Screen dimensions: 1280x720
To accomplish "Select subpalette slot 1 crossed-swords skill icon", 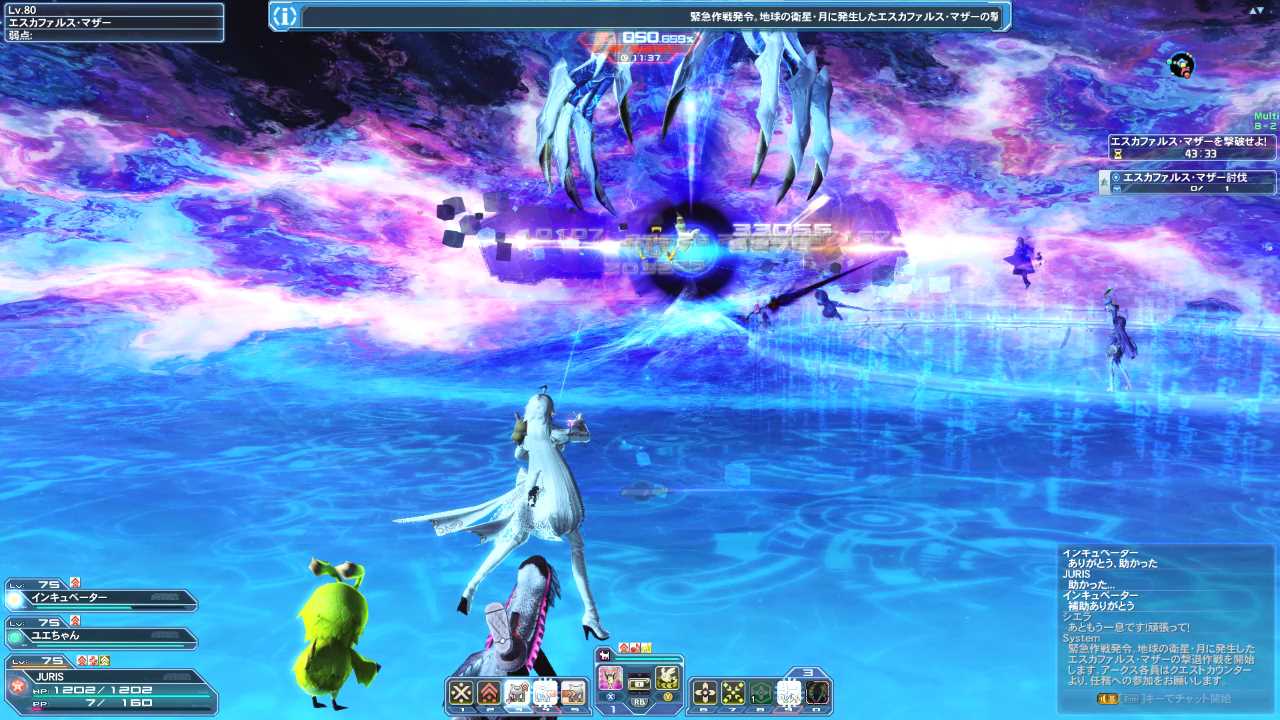I will (x=460, y=690).
